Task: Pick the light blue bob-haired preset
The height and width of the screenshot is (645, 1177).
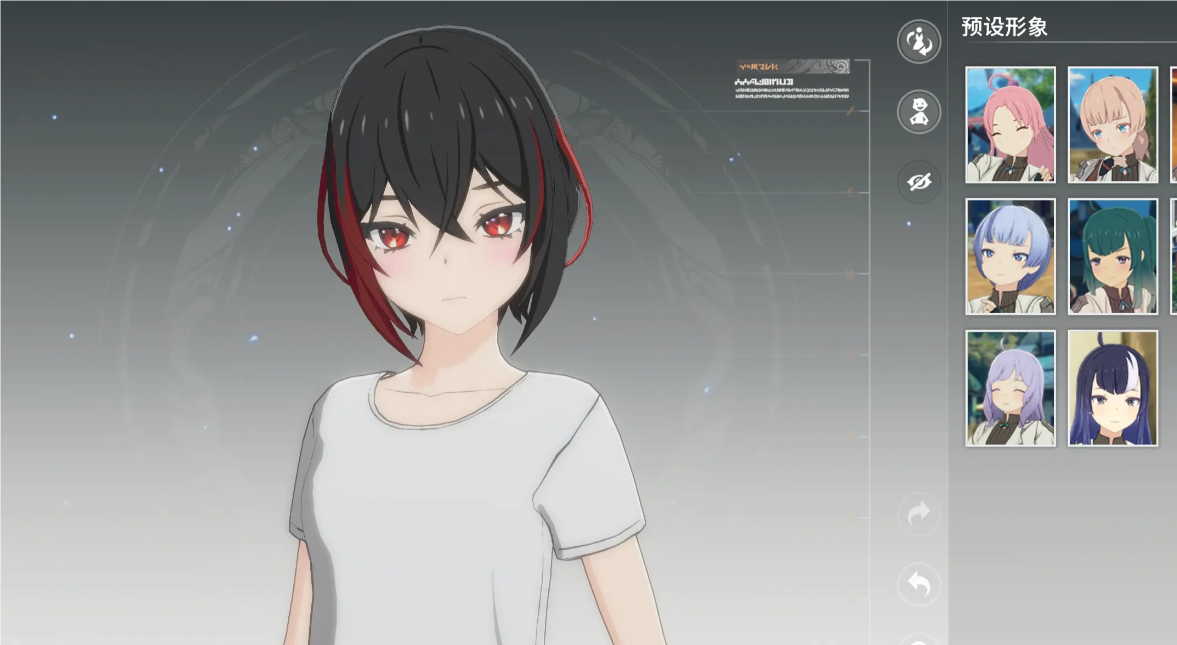Action: tap(1010, 256)
